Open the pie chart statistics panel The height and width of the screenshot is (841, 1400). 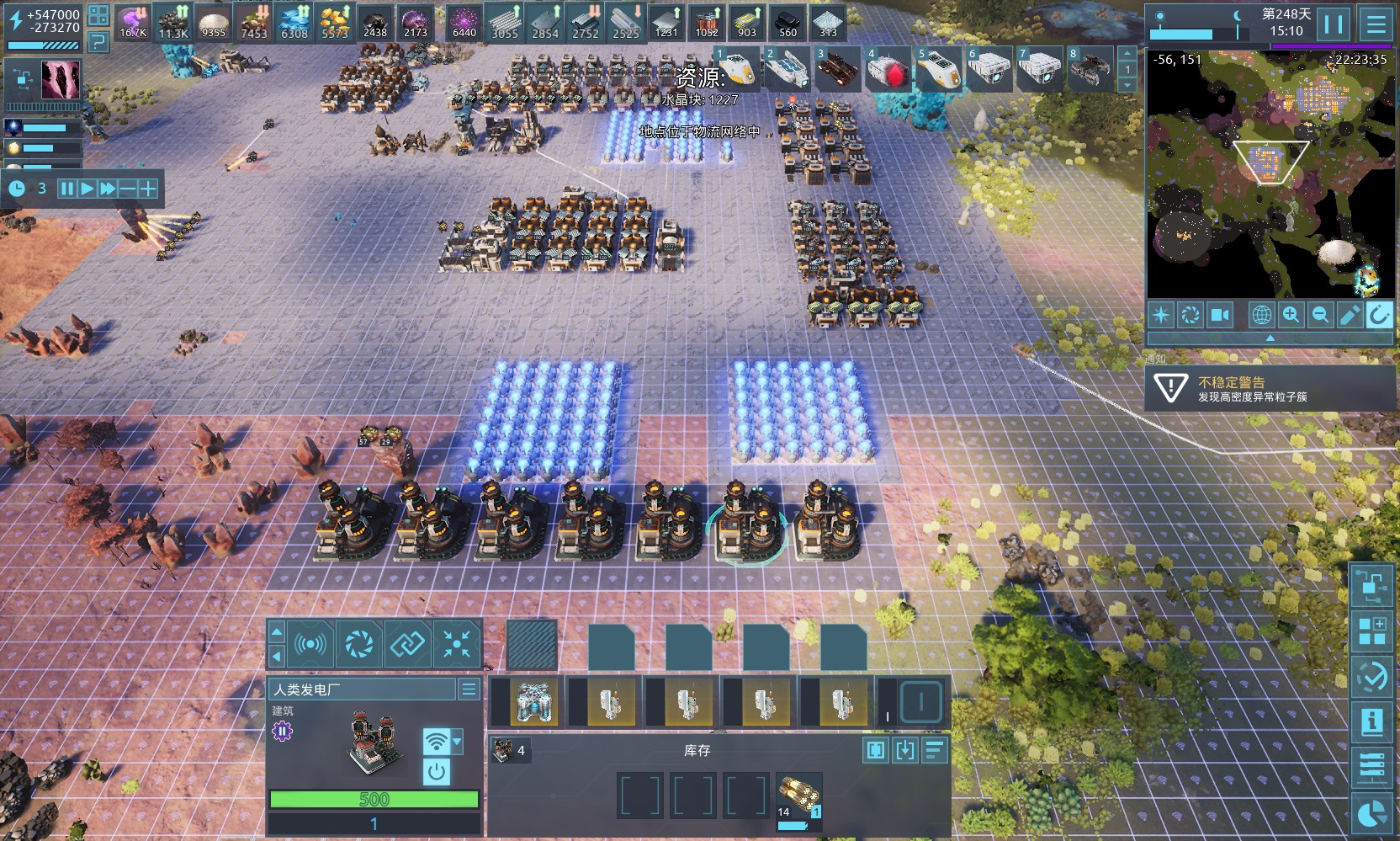[1371, 814]
